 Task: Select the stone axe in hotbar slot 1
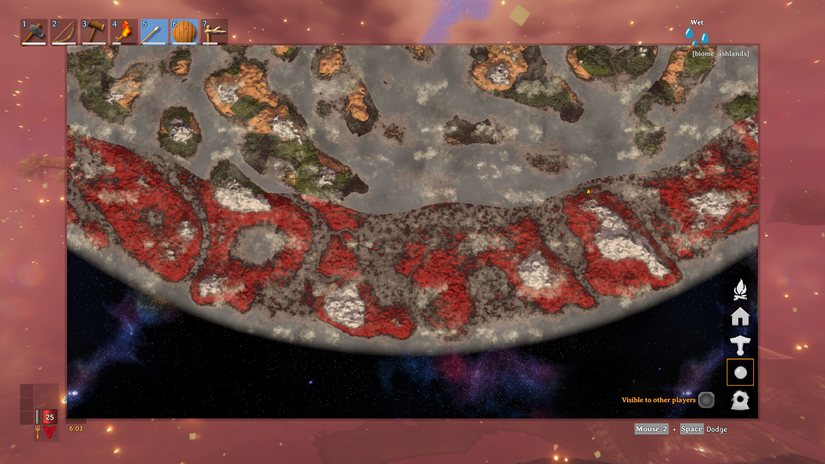33,32
